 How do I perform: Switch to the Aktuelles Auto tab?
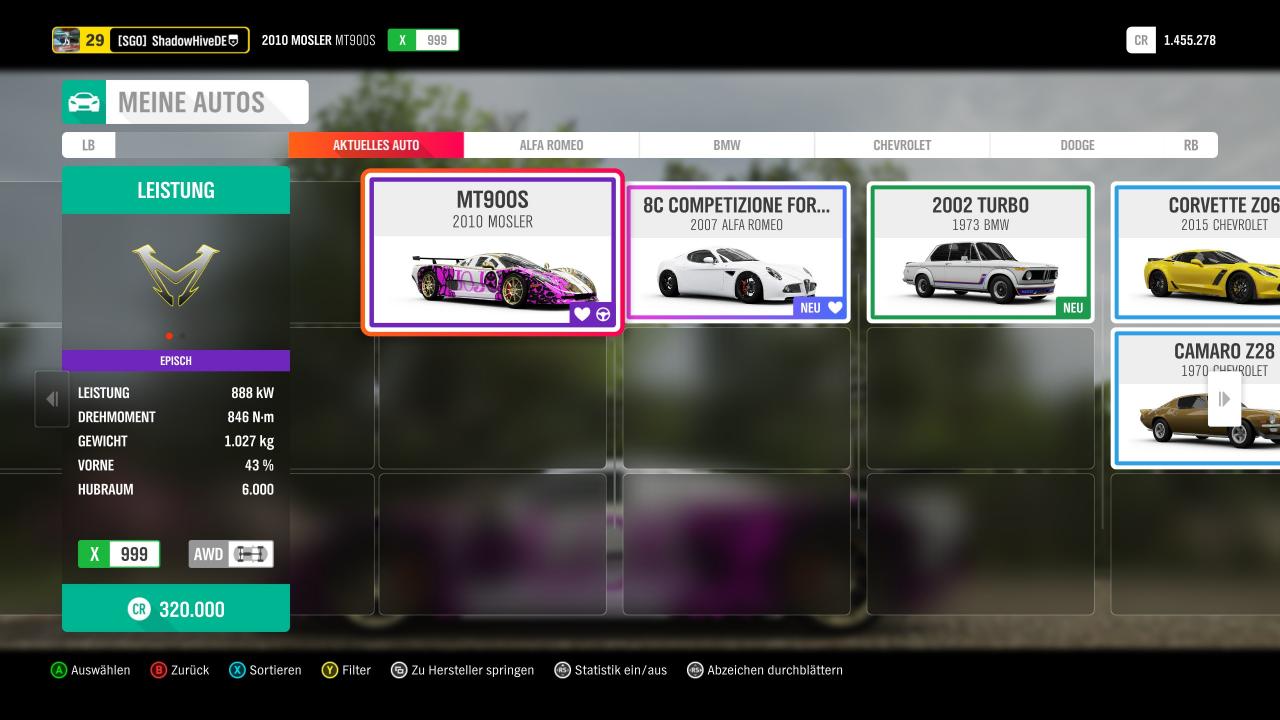pos(376,145)
